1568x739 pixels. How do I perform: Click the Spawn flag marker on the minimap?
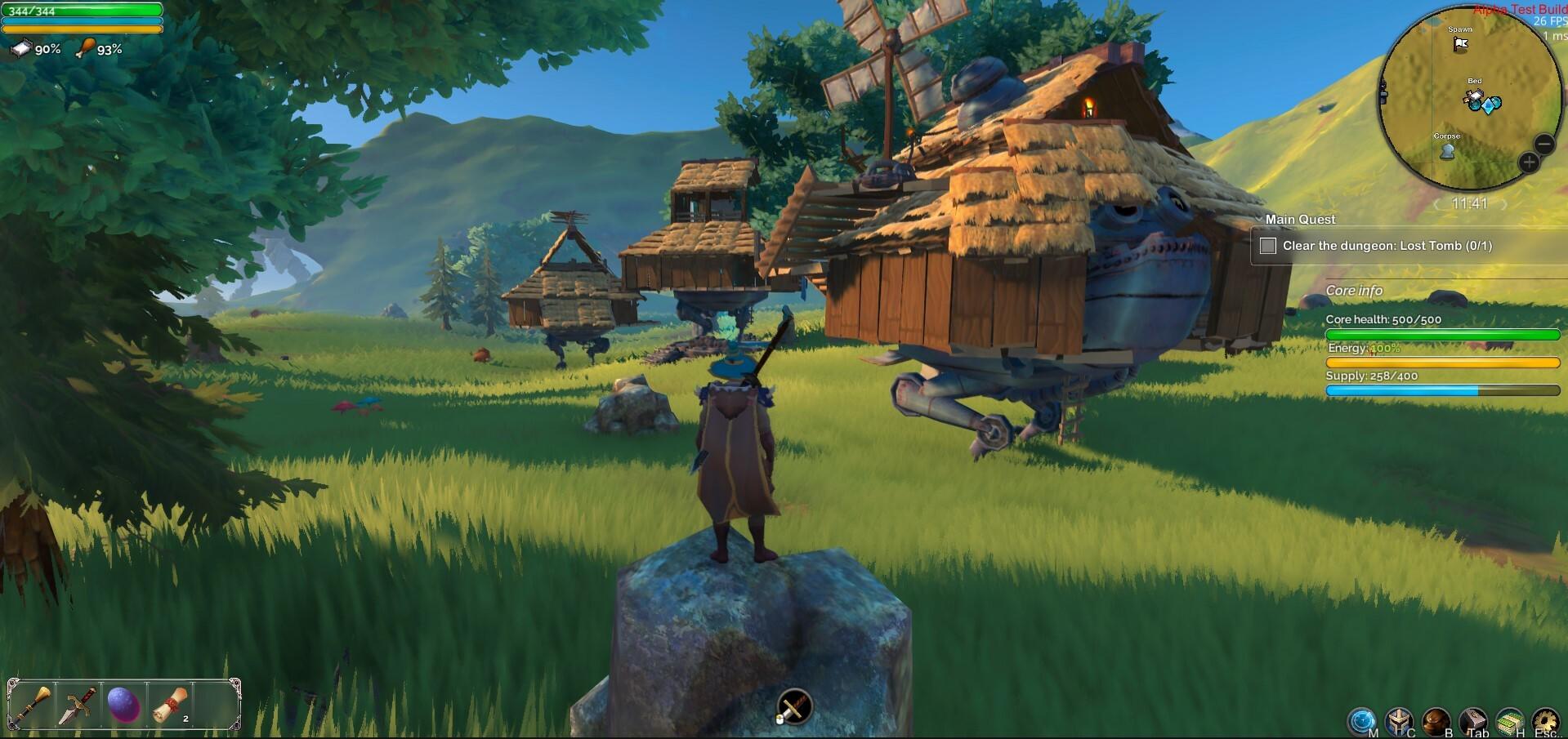pos(1460,44)
